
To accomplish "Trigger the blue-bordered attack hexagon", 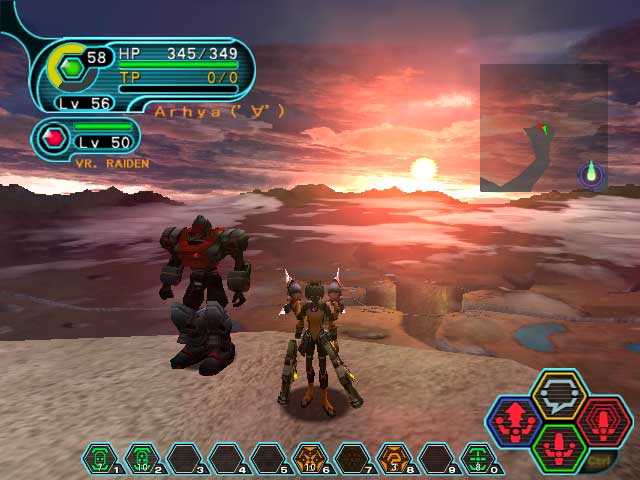I will pos(515,421).
